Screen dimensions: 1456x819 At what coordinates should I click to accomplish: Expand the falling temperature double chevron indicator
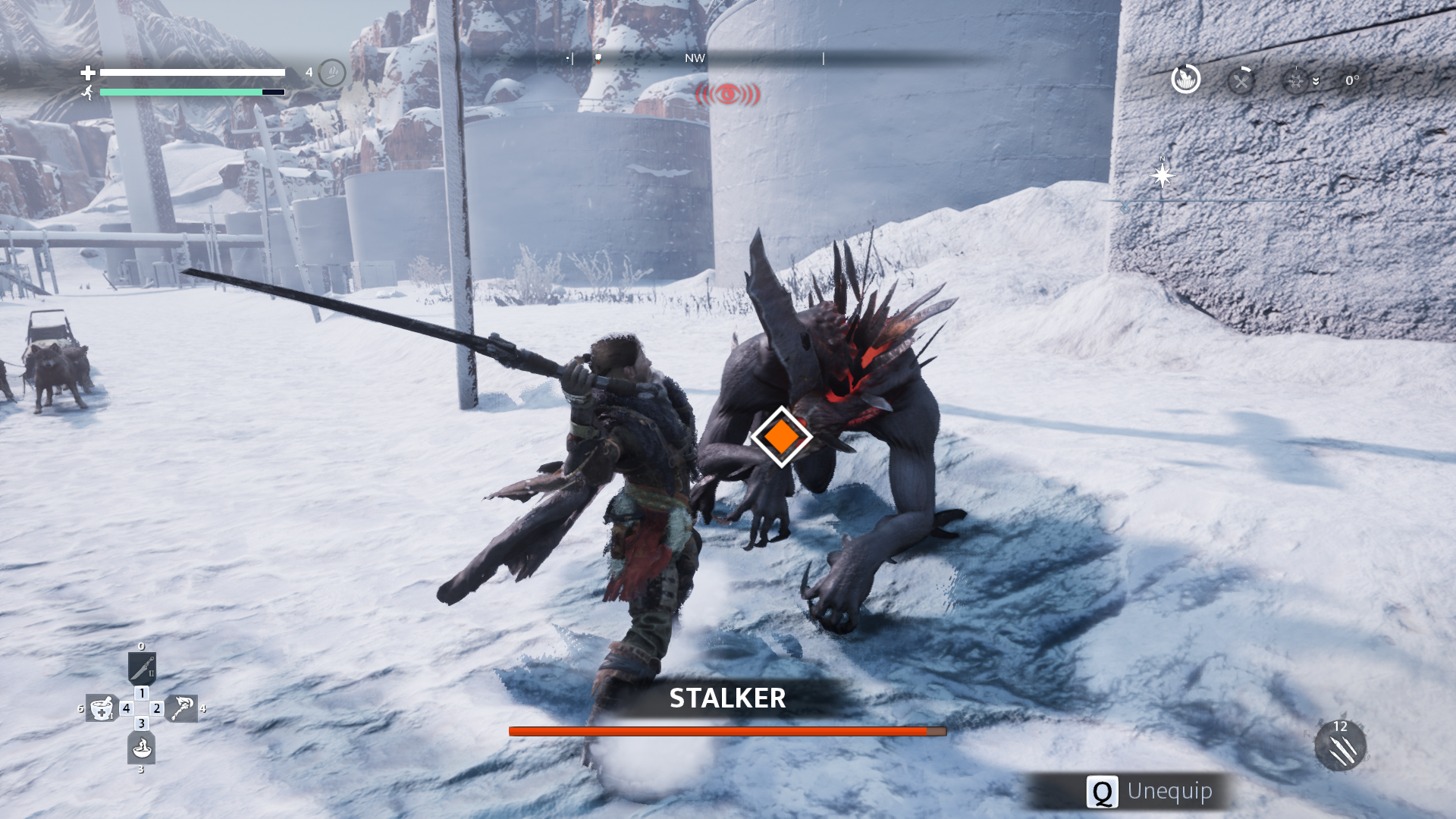pyautogui.click(x=1316, y=81)
